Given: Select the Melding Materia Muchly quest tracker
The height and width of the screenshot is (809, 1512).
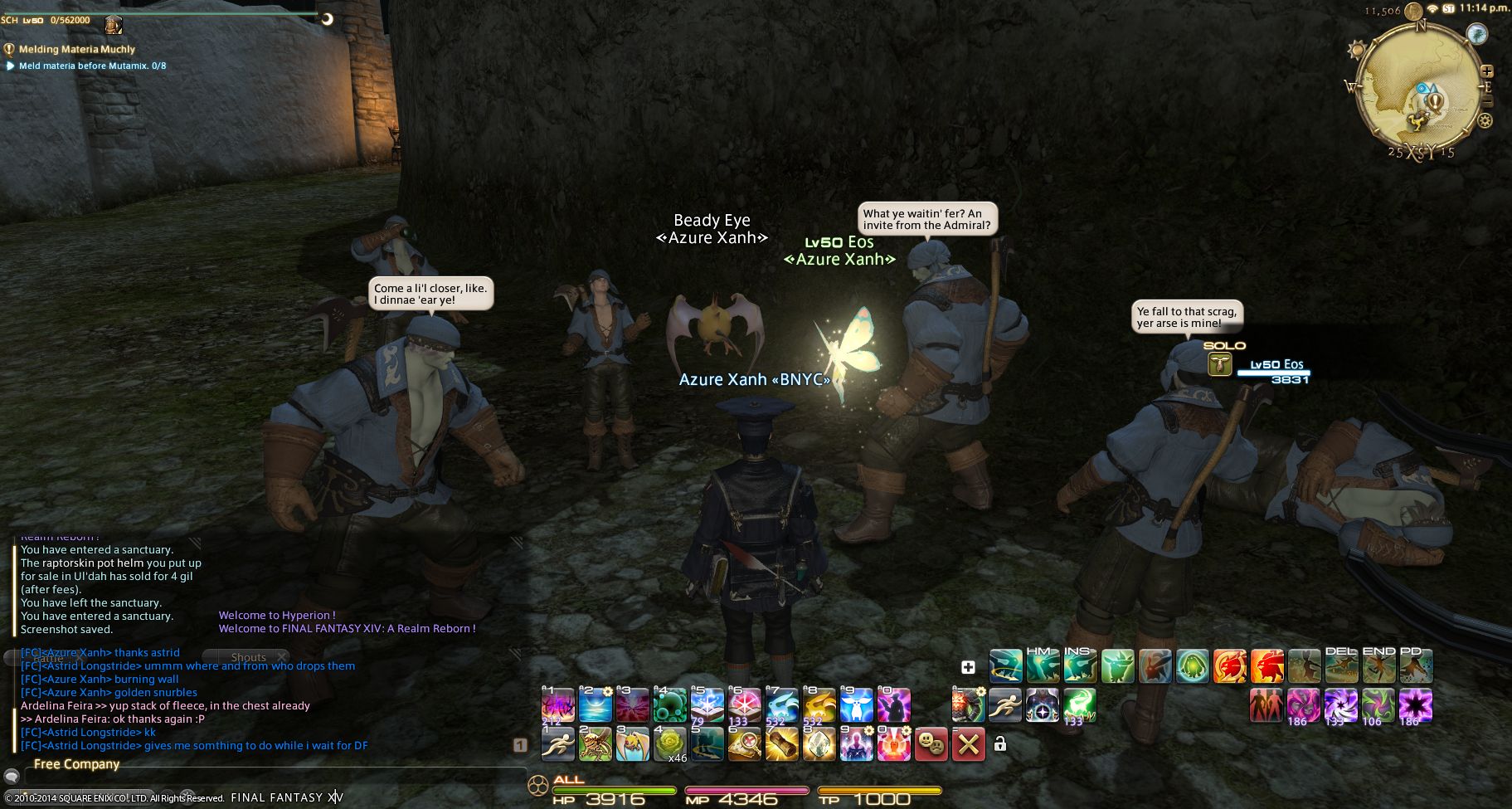Looking at the screenshot, I should click(76, 49).
